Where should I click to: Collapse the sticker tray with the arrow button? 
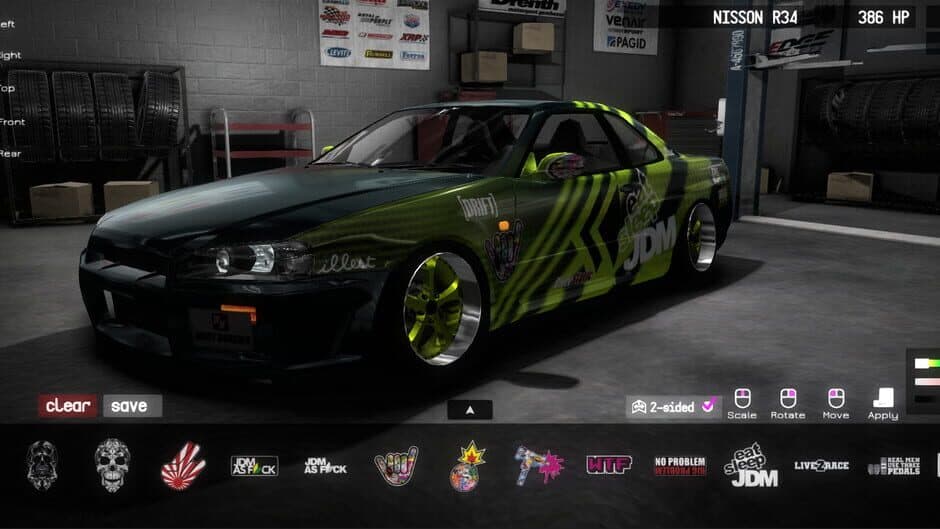470,409
